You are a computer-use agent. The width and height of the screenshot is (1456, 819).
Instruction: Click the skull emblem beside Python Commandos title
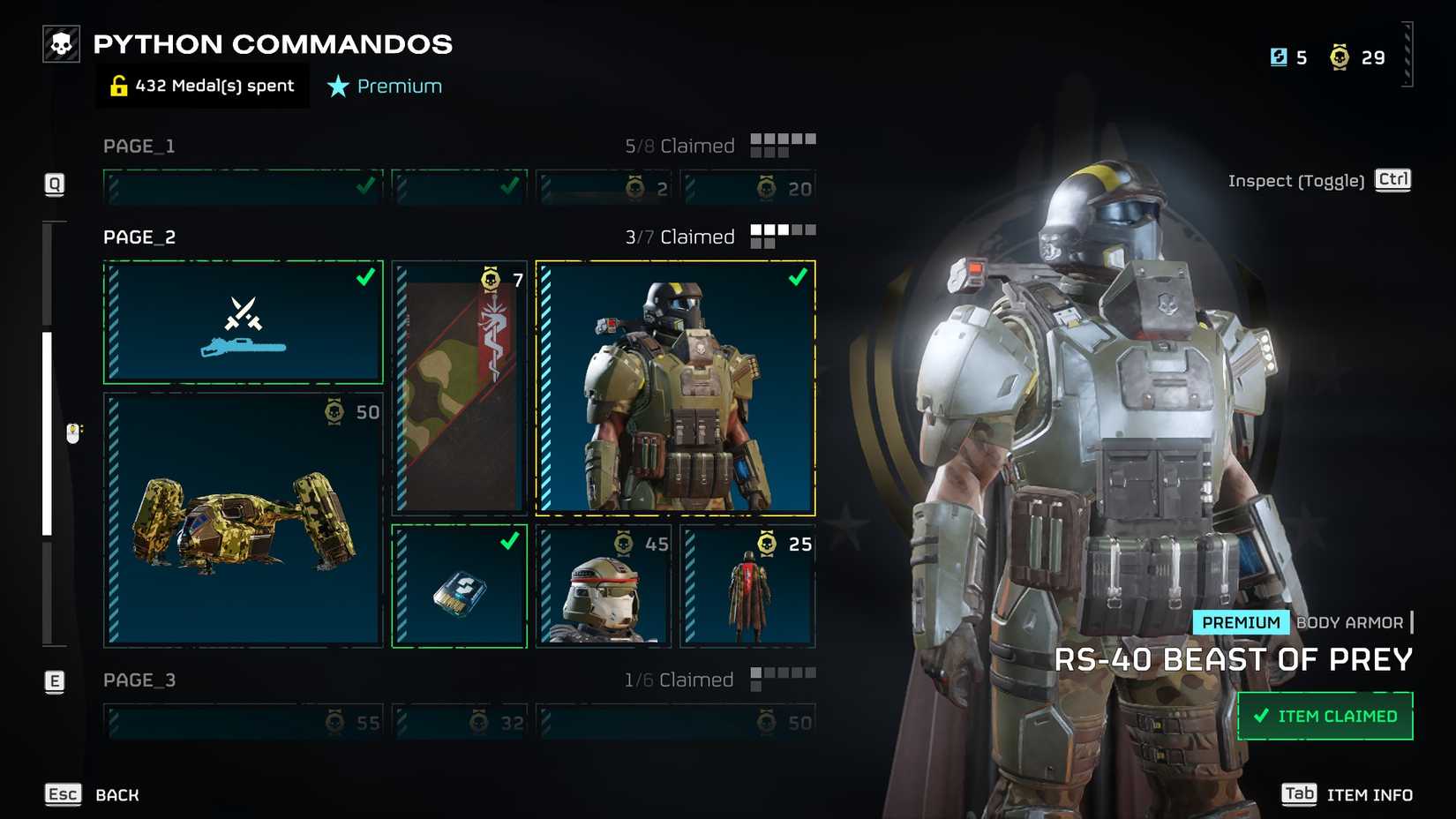click(x=59, y=43)
